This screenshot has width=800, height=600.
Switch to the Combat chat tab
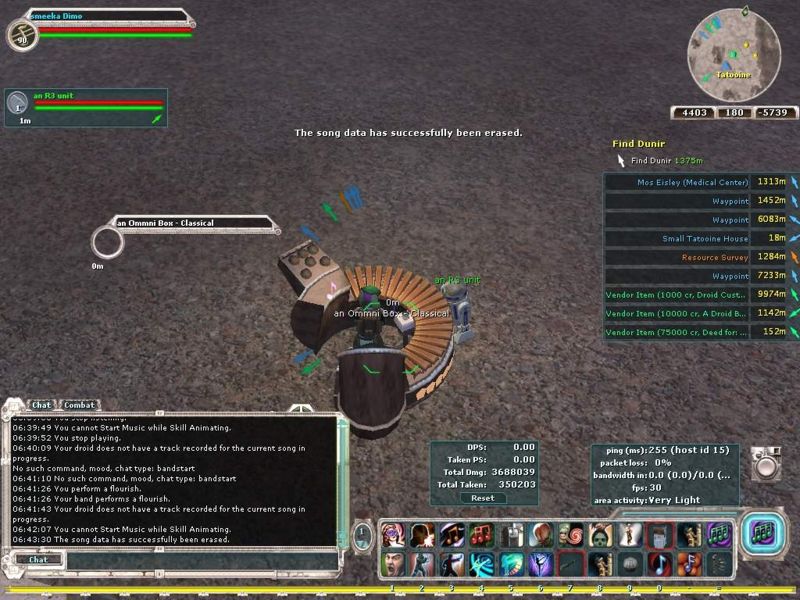pyautogui.click(x=79, y=405)
